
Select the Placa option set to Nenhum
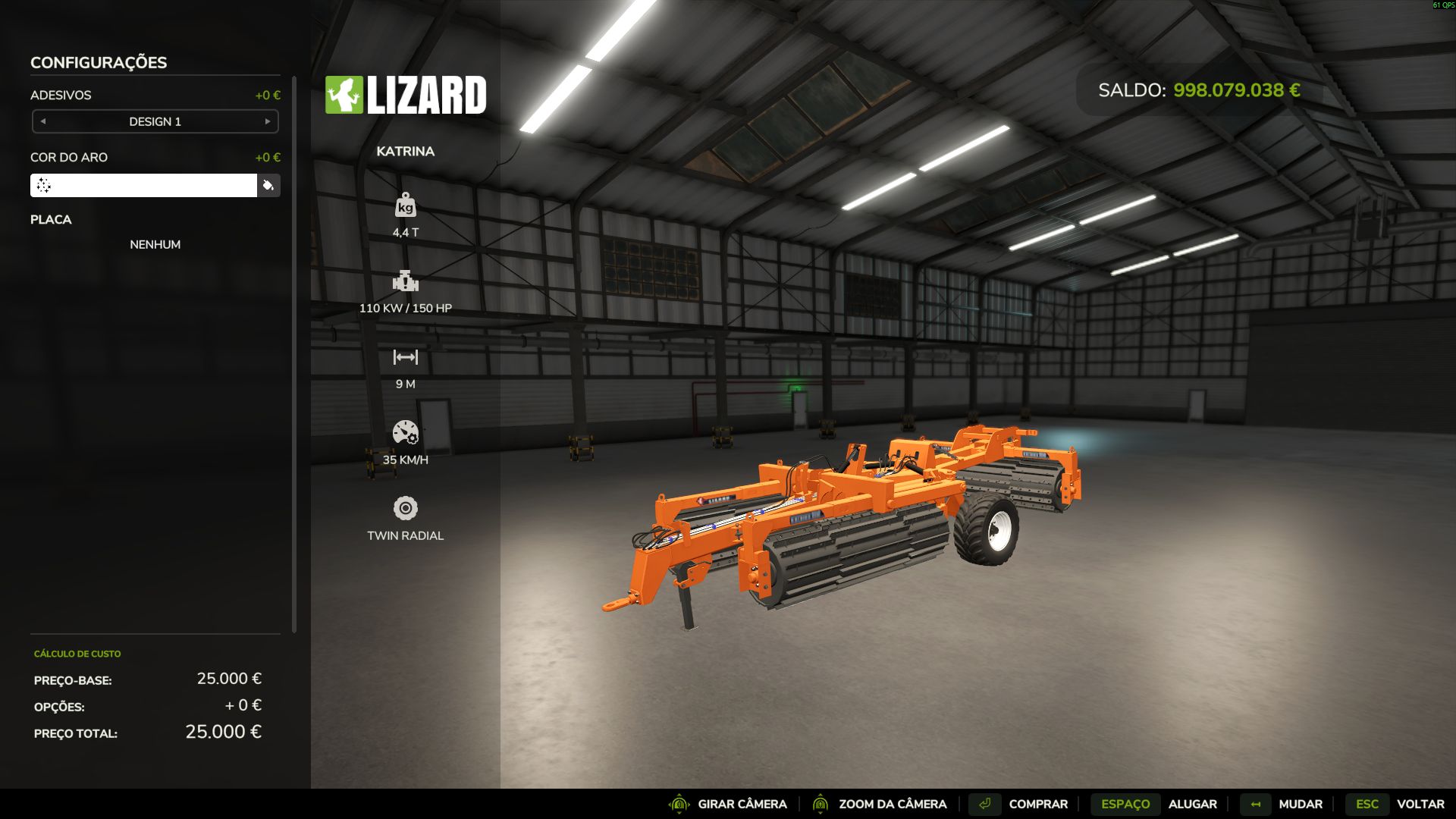[x=155, y=244]
